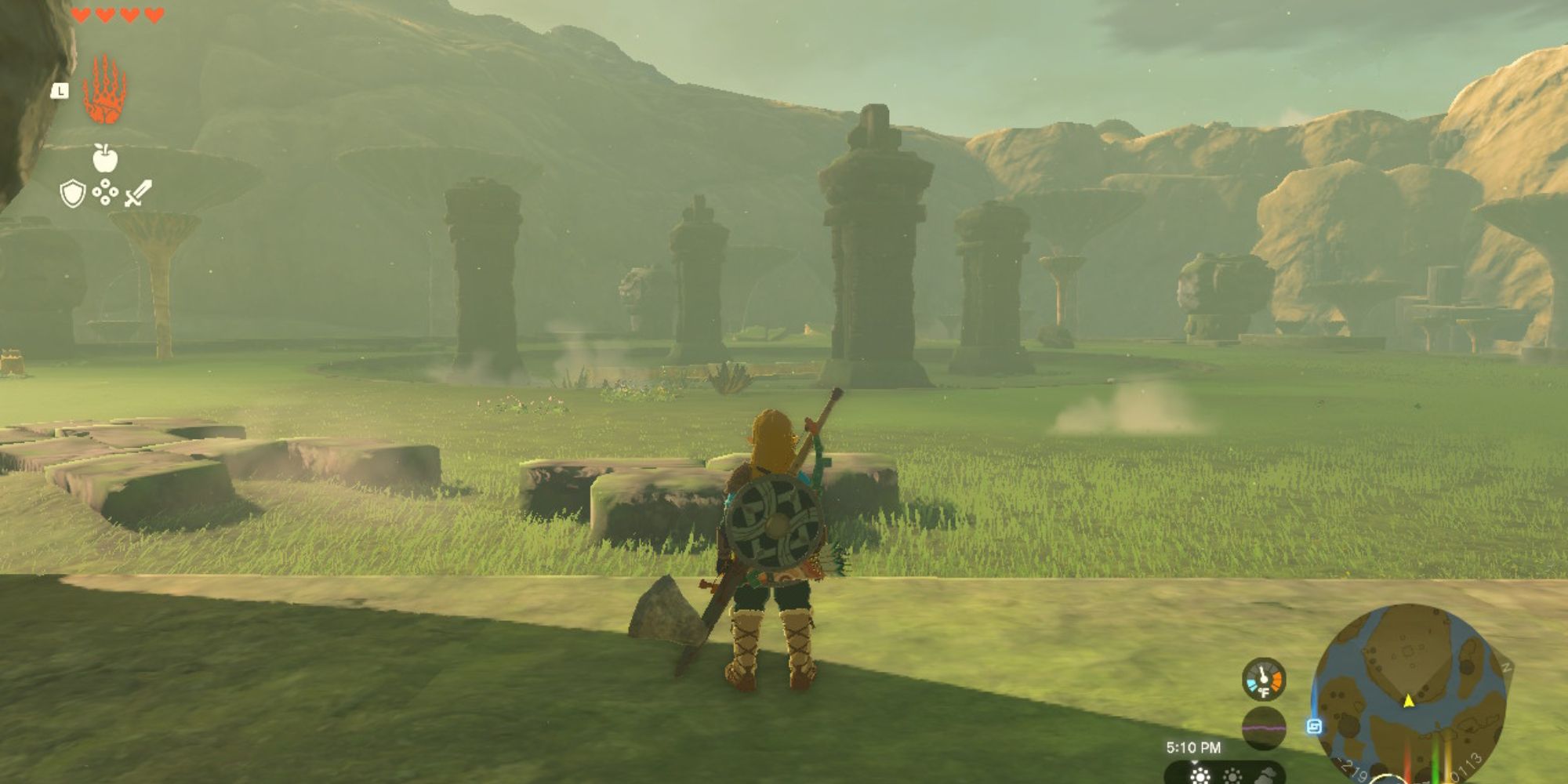Select the sword weapon icon
This screenshot has width=1568, height=784.
pos(138,192)
